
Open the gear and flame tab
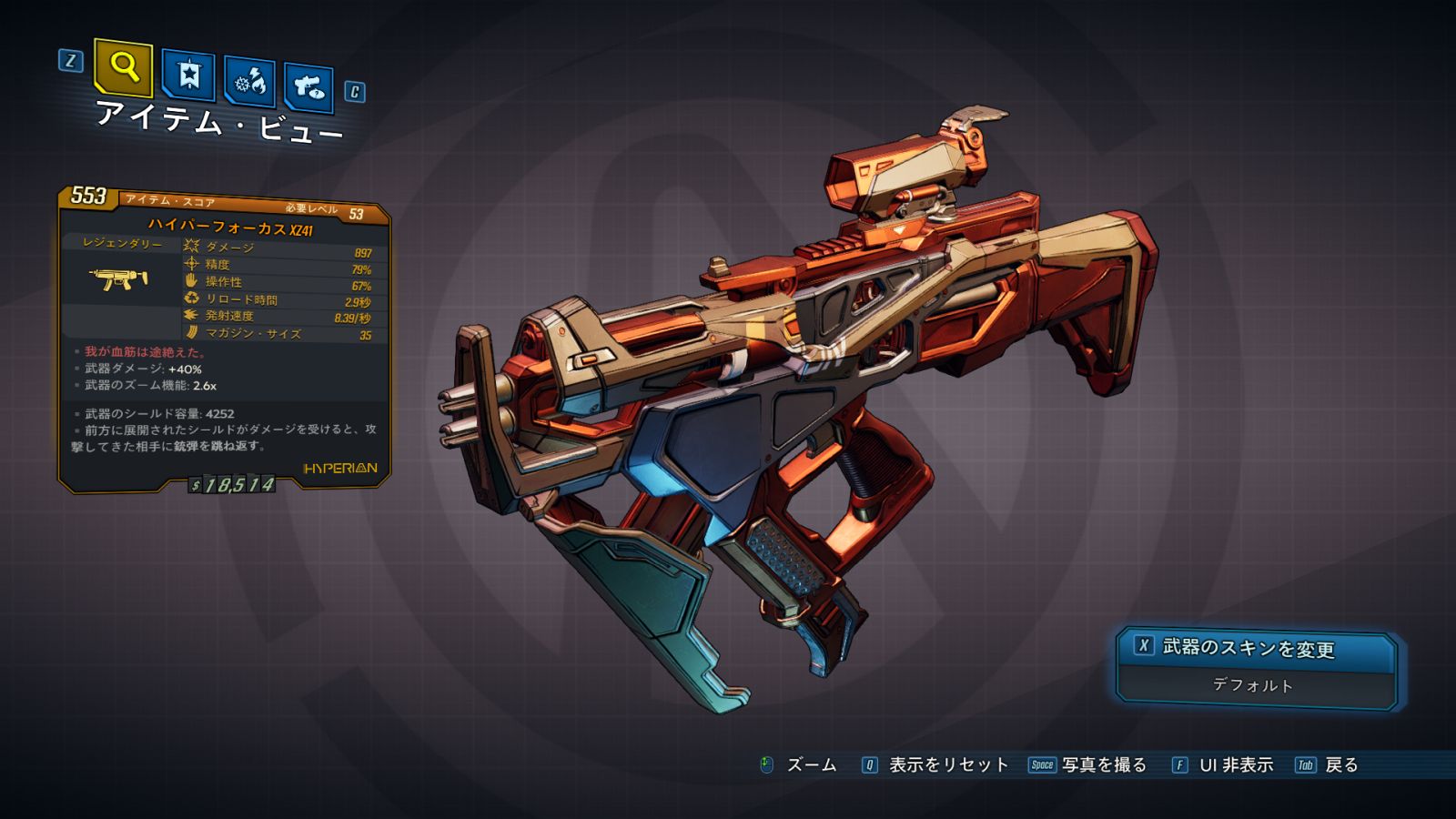(250, 82)
